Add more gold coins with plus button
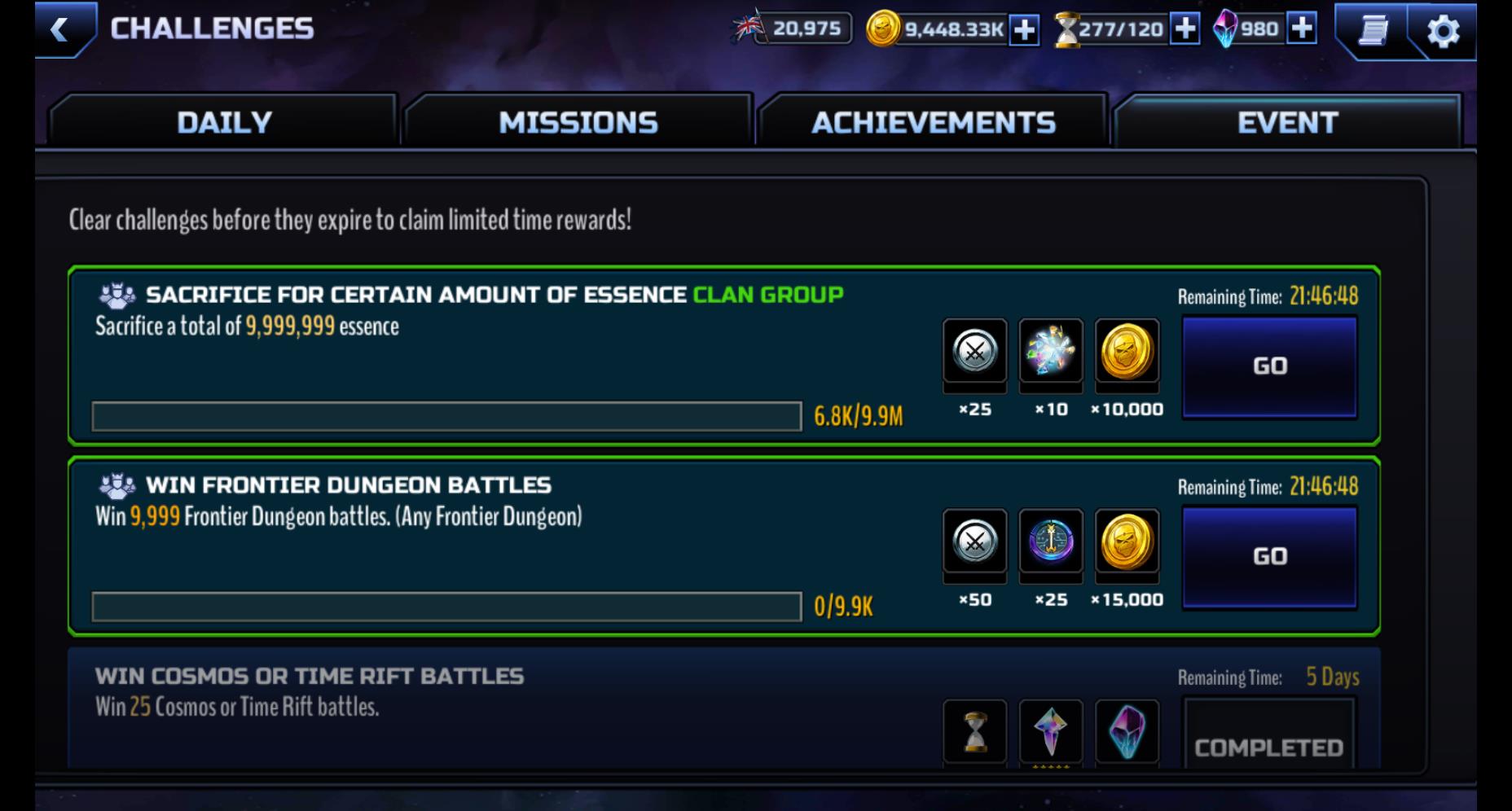 coord(1024,30)
